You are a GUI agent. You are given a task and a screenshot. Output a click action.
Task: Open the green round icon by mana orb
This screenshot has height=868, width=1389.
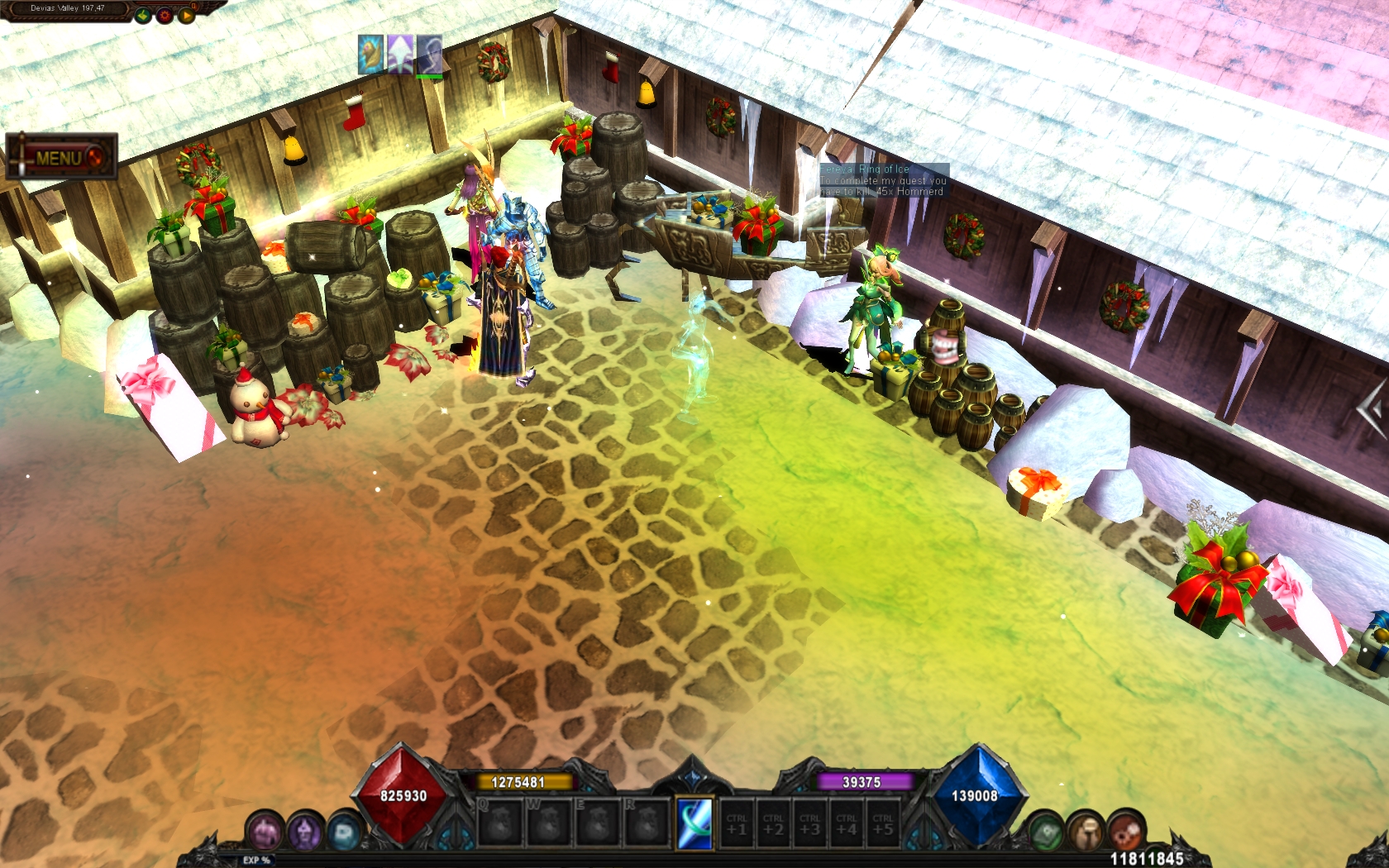point(1045,832)
